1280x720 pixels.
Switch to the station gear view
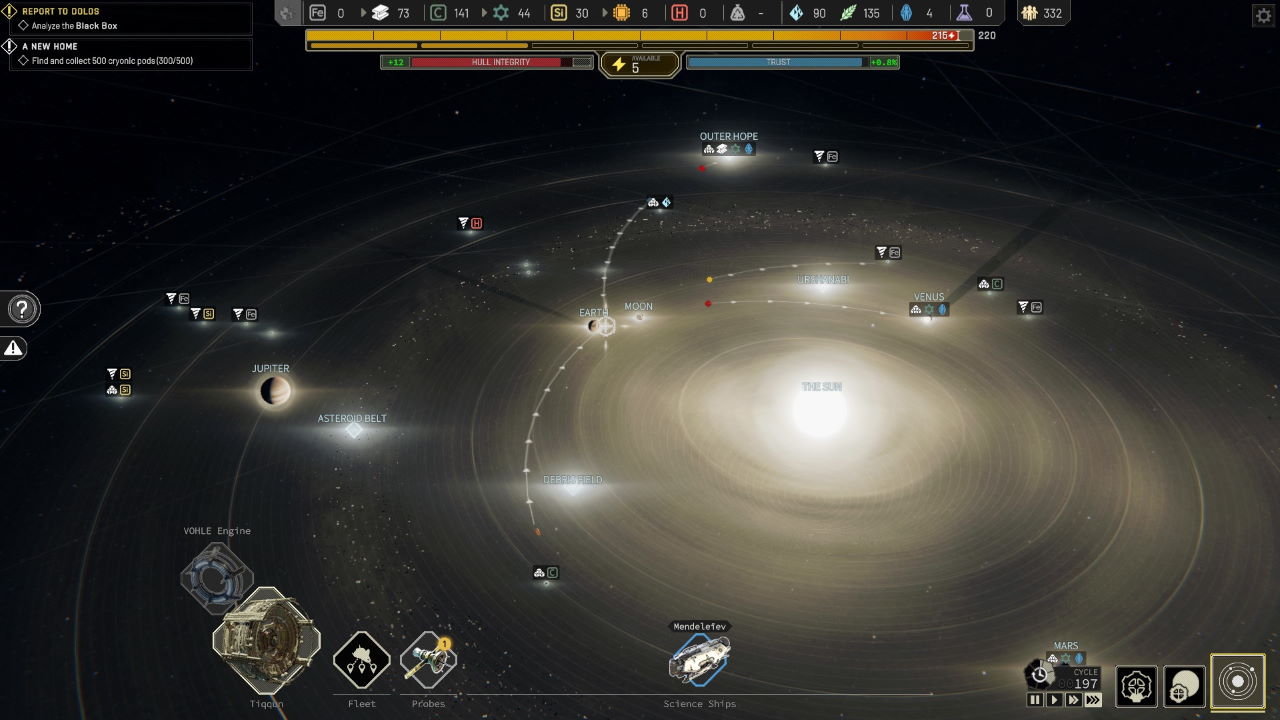click(1137, 687)
